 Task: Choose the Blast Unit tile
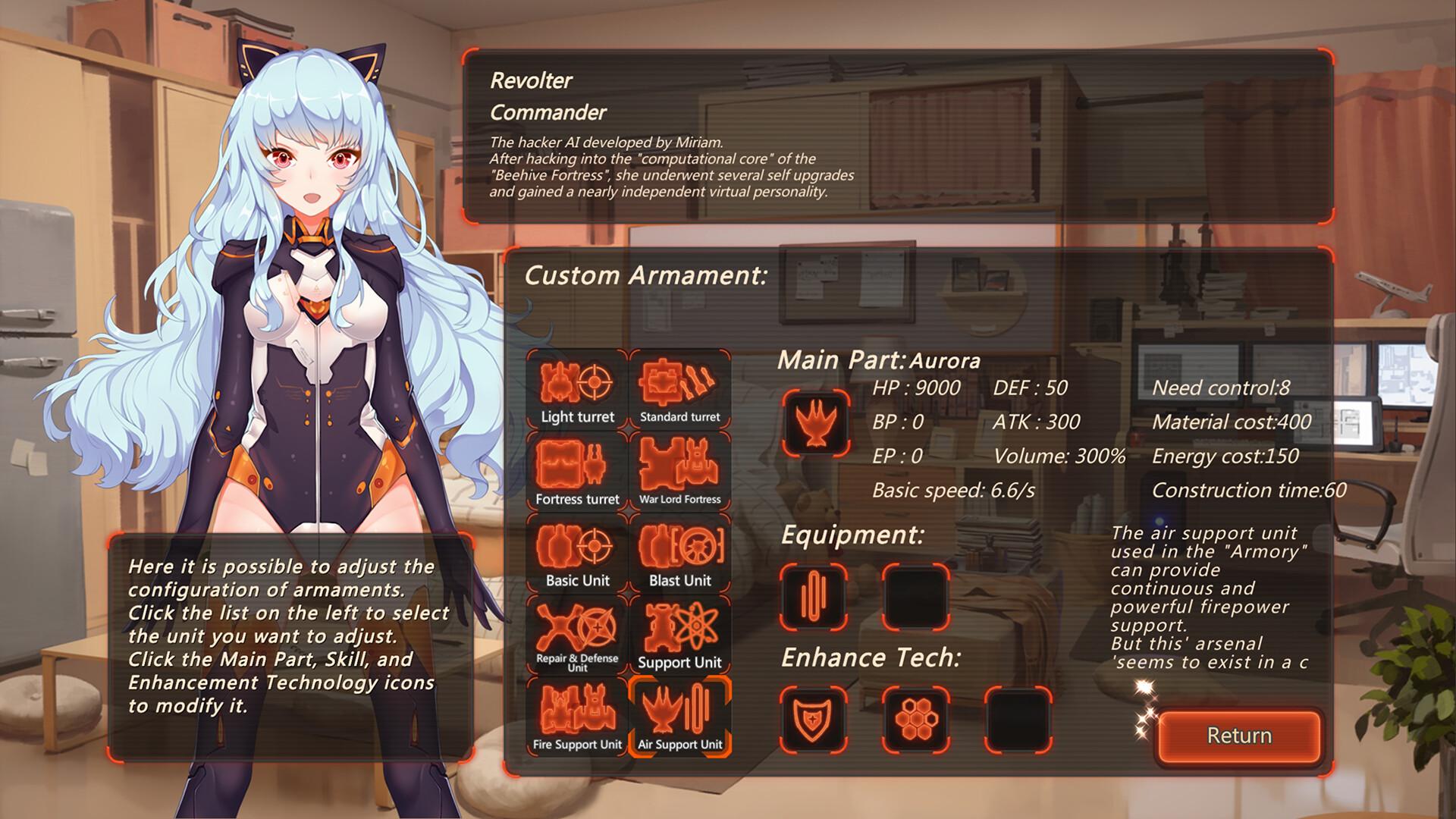coord(679,554)
